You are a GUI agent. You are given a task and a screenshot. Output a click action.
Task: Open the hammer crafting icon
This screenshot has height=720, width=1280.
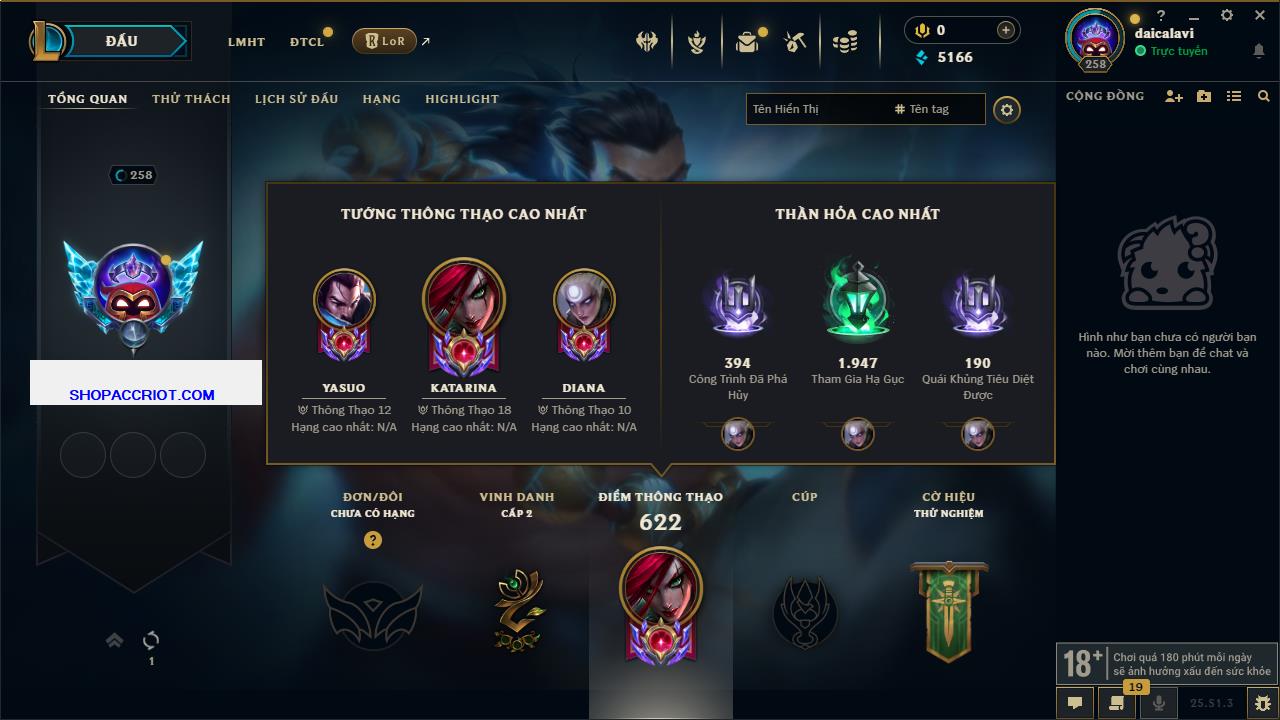795,42
